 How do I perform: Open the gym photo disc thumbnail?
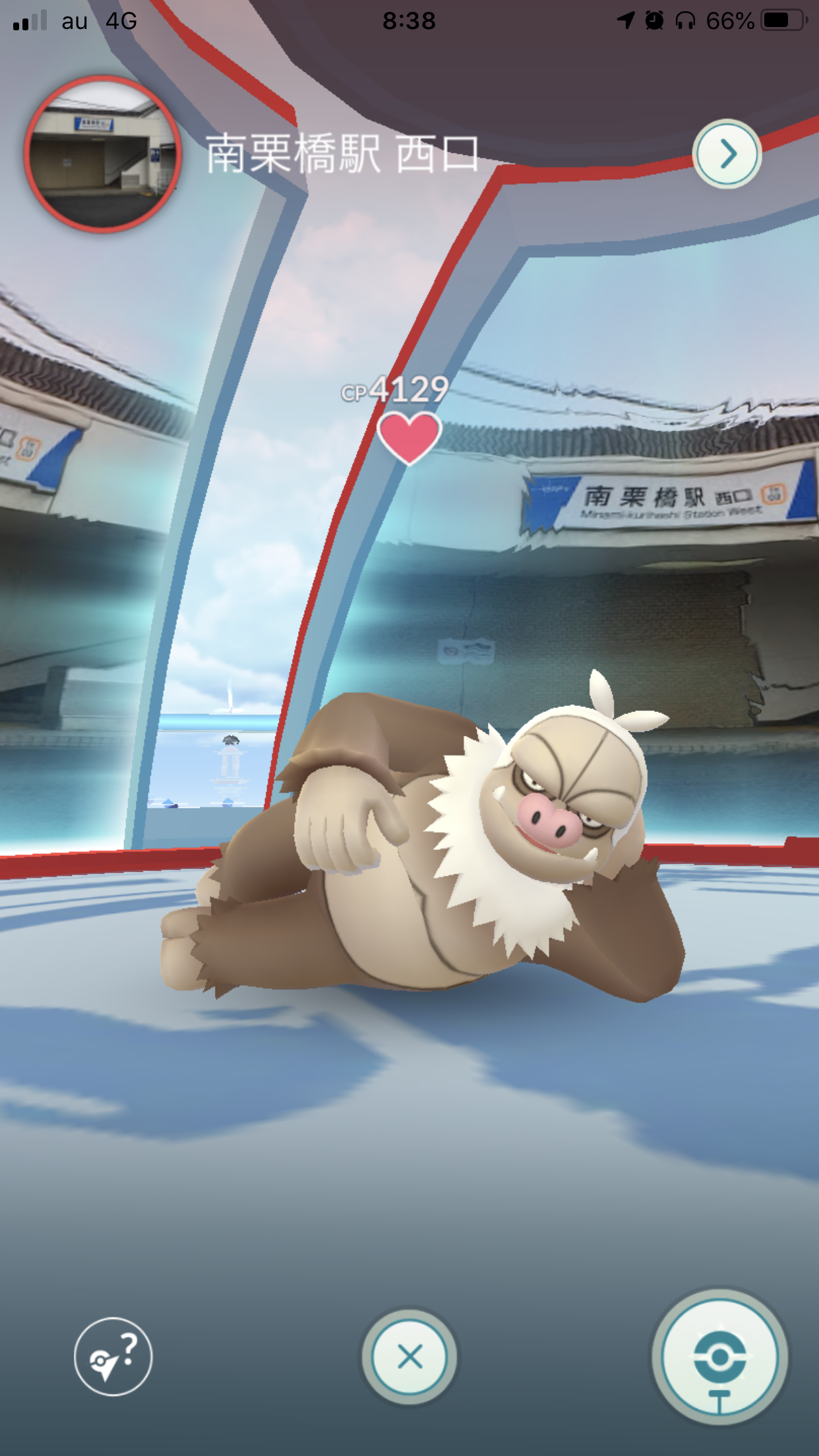[103, 154]
